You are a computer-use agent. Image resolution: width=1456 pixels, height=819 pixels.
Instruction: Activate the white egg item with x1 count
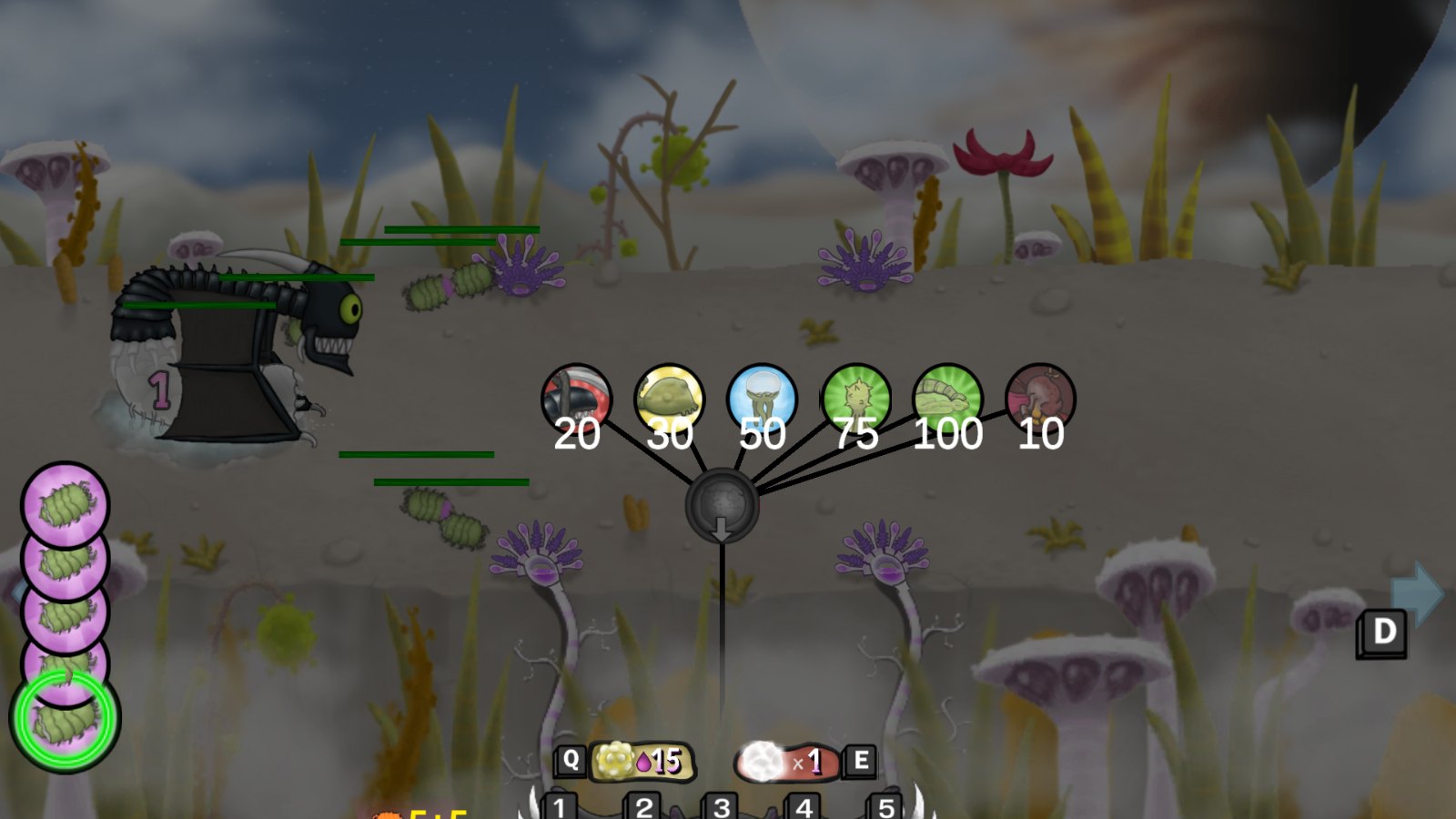(784, 762)
